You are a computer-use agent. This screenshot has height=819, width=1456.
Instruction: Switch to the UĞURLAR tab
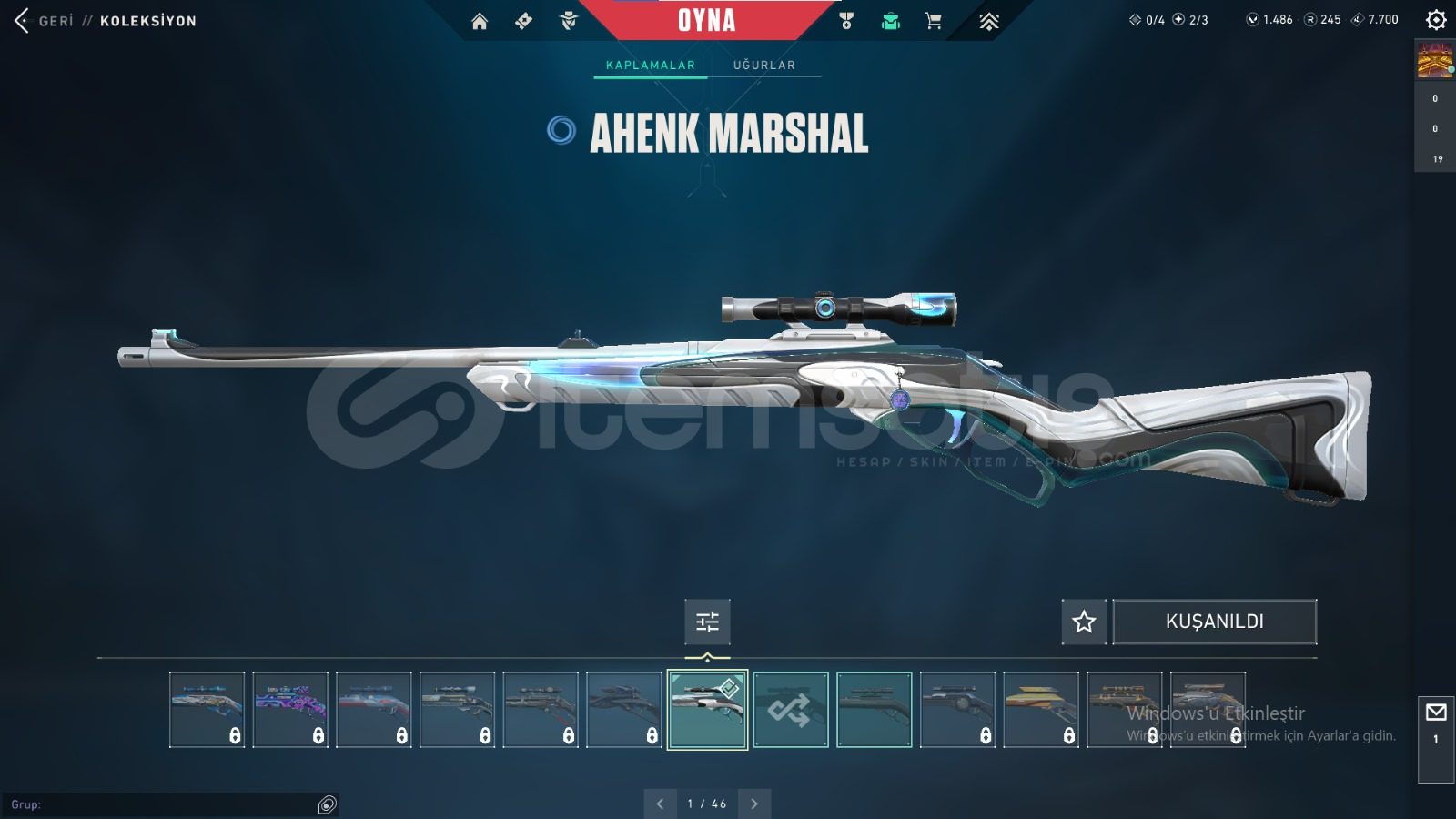[x=763, y=65]
